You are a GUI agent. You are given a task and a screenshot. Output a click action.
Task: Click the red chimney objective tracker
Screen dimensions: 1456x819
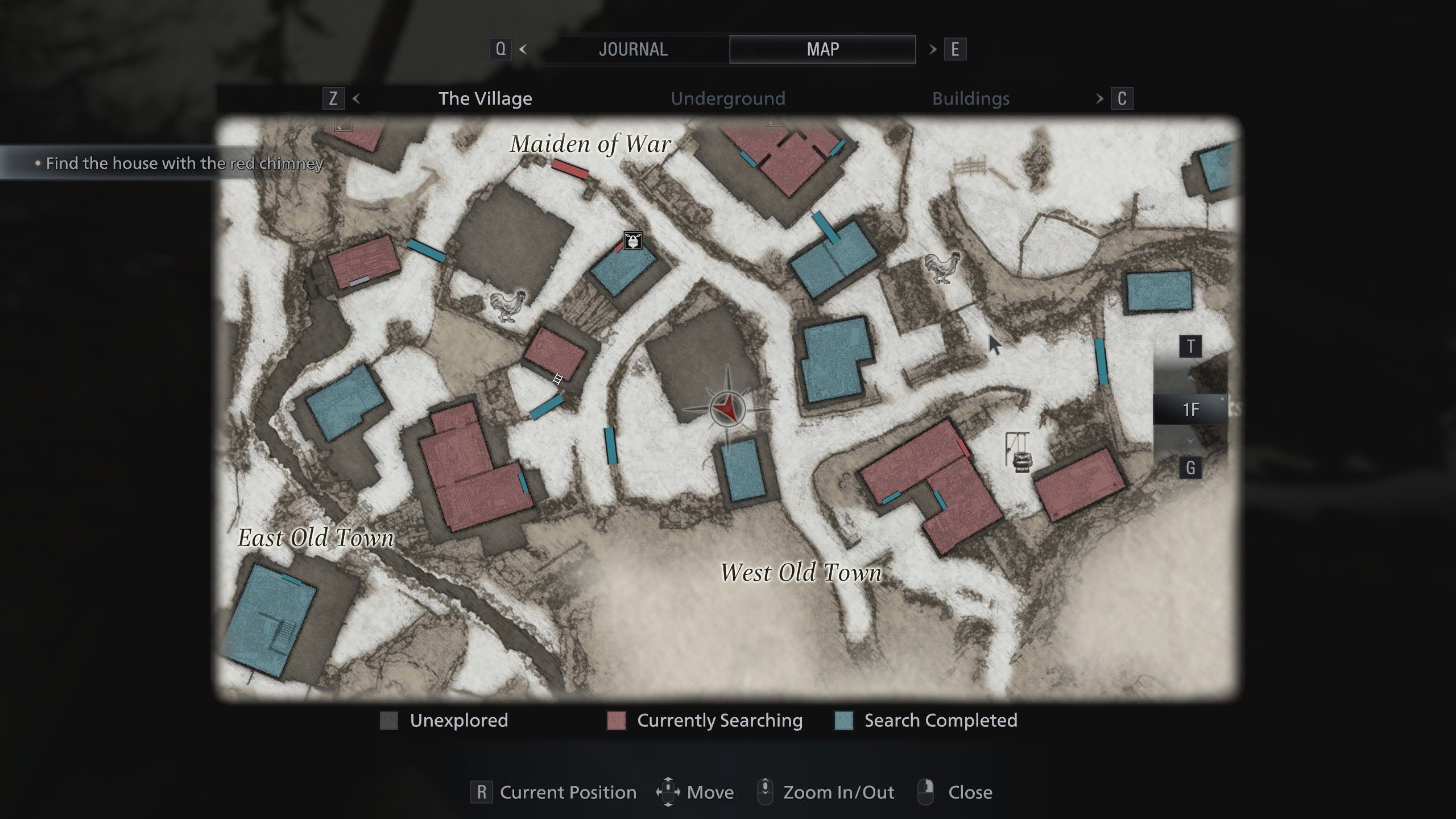click(183, 163)
